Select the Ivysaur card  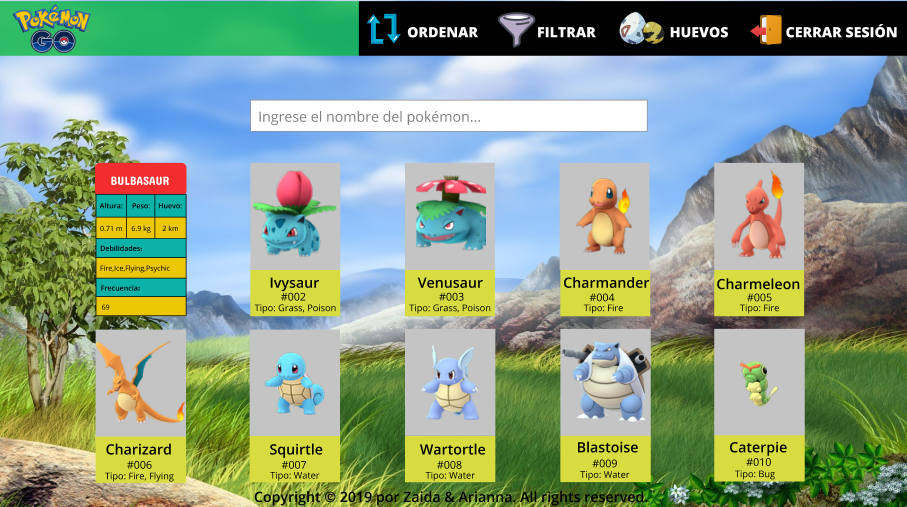(294, 240)
